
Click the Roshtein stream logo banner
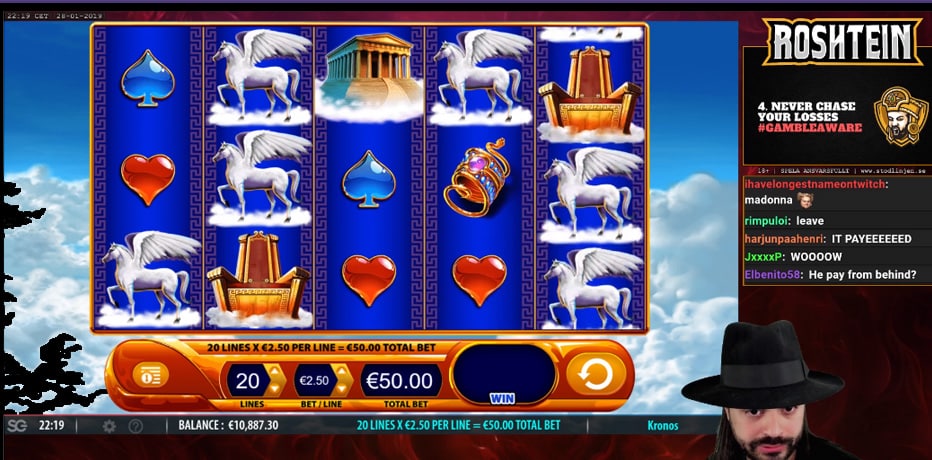[x=842, y=42]
